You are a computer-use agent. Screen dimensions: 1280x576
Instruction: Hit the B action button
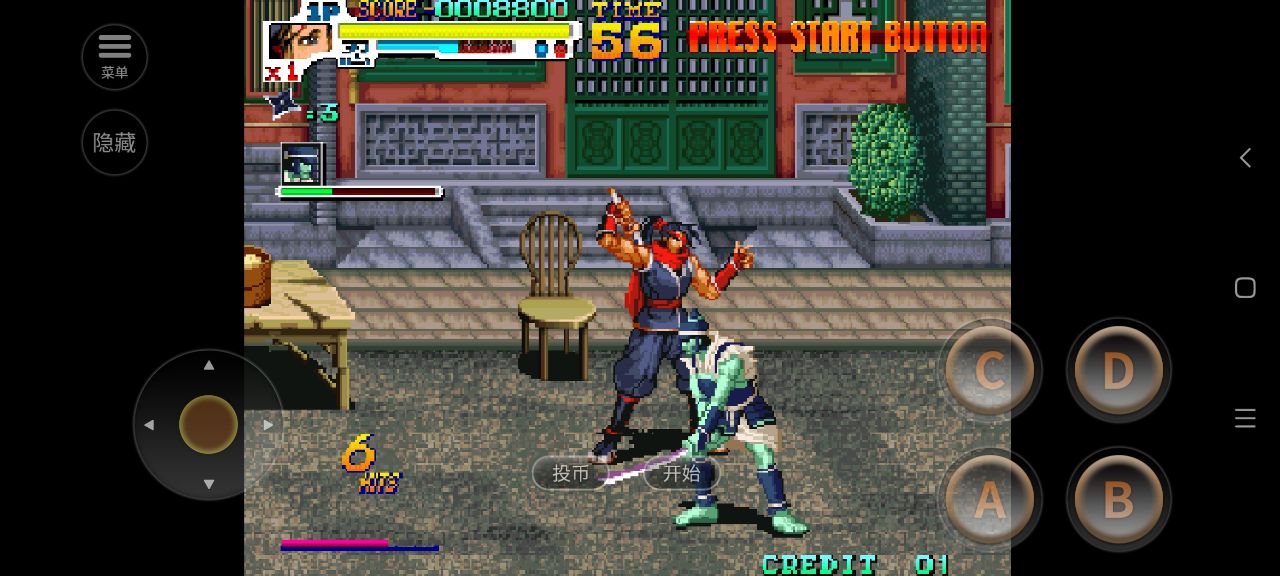(1117, 499)
